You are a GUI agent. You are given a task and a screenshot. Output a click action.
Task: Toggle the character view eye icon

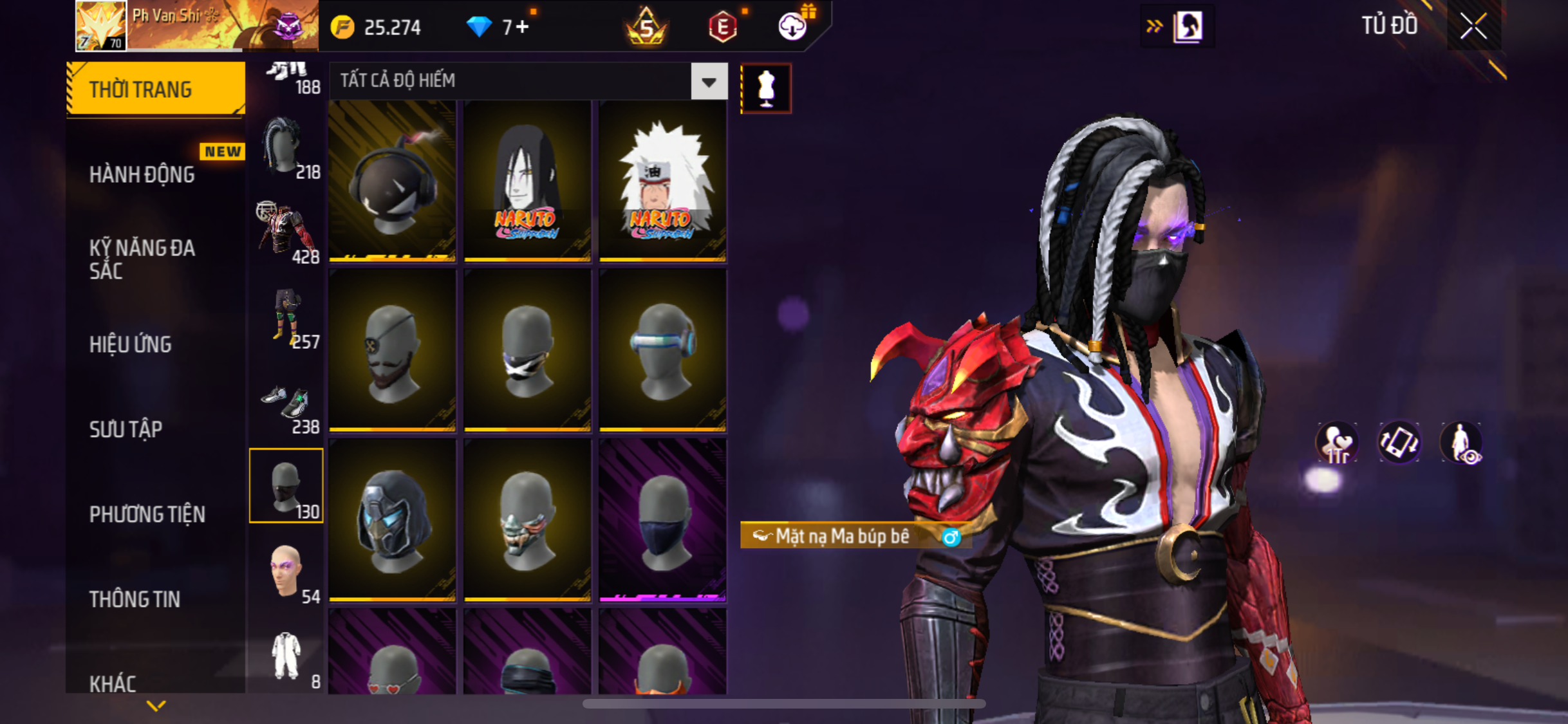pos(1462,443)
